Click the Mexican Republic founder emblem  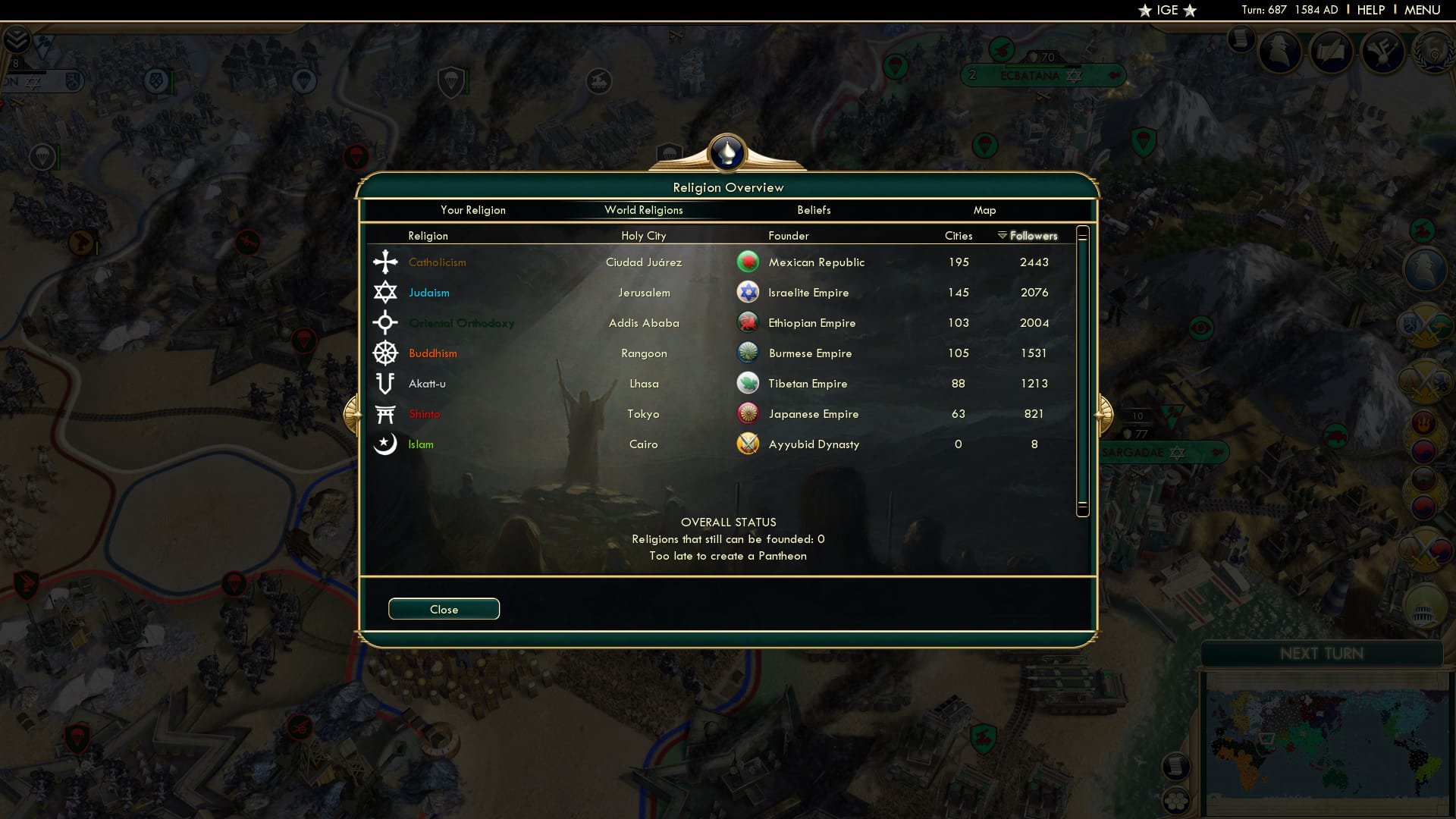tap(748, 262)
